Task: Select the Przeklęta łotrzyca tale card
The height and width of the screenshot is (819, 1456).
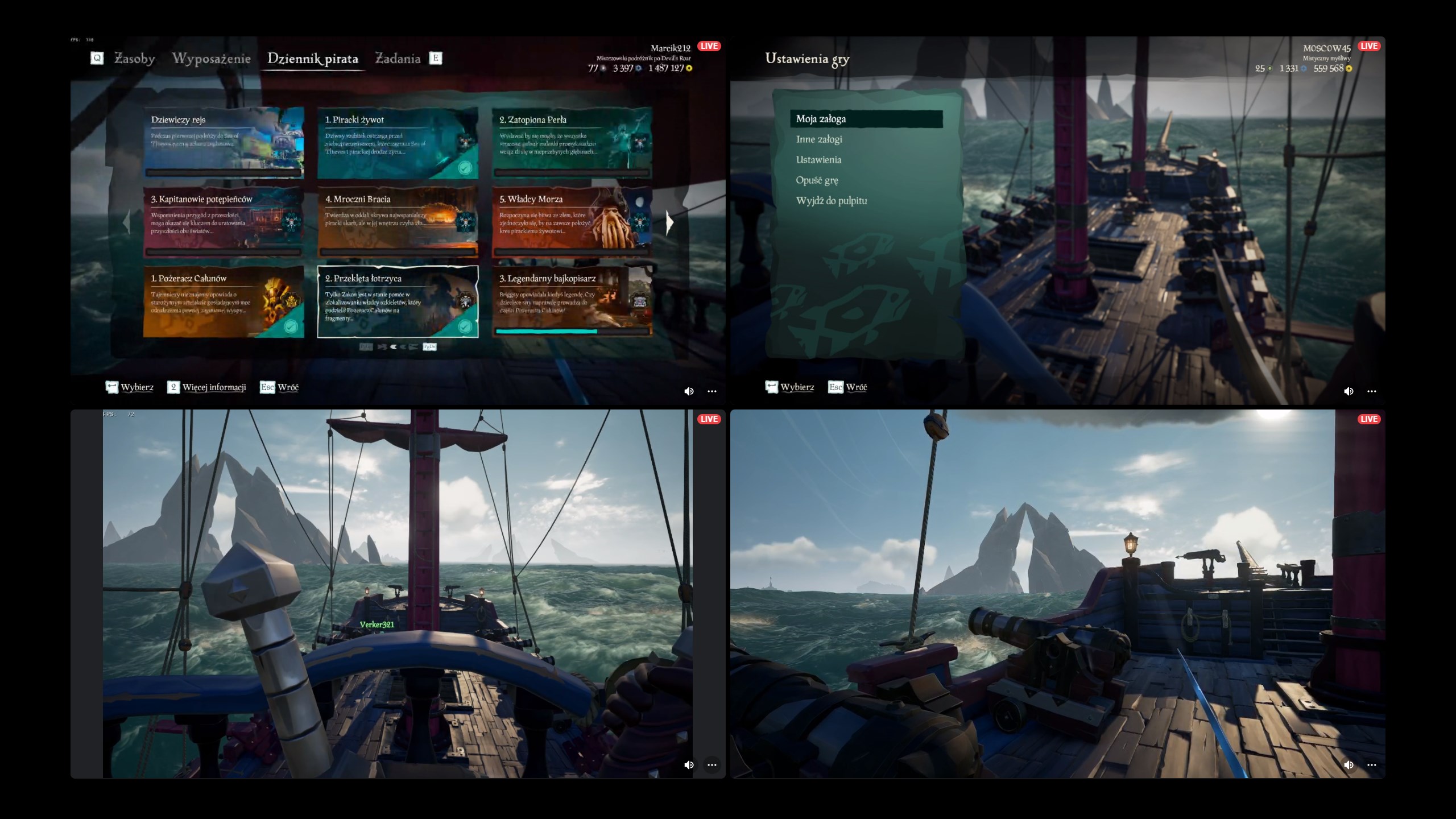Action: (x=398, y=302)
